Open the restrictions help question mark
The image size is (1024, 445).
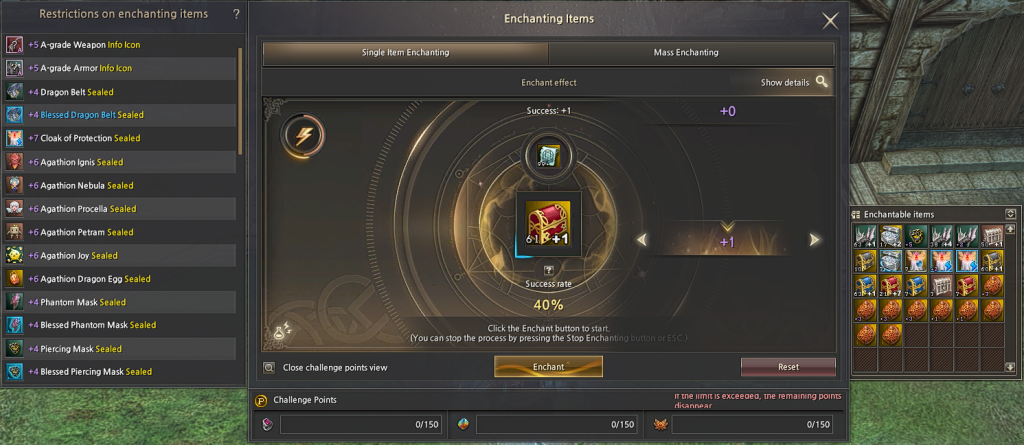pyautogui.click(x=236, y=14)
